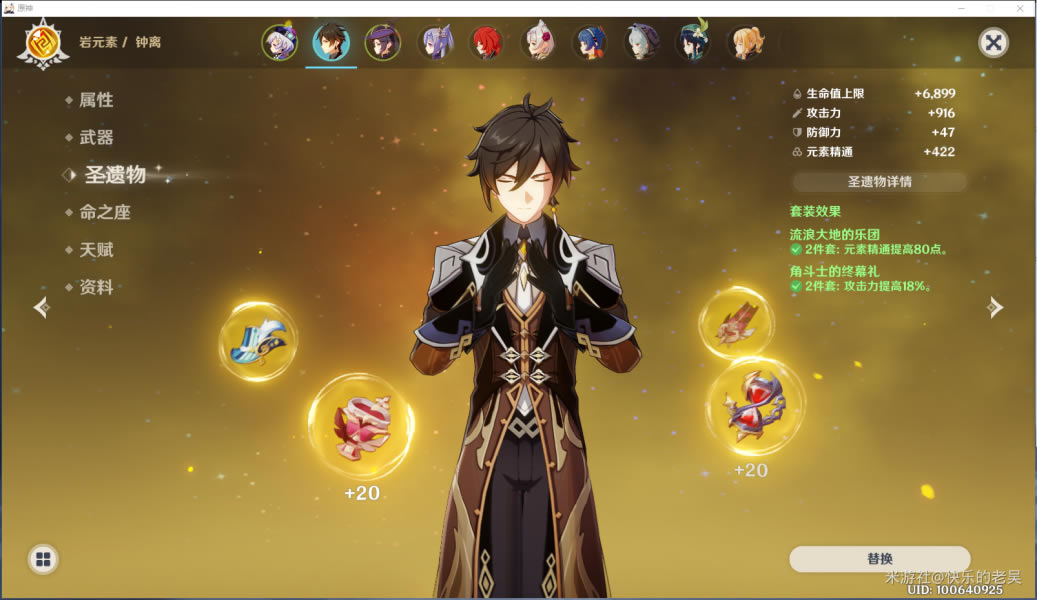Image resolution: width=1037 pixels, height=600 pixels.
Task: Open the 资料 profile menu
Action: pos(96,287)
